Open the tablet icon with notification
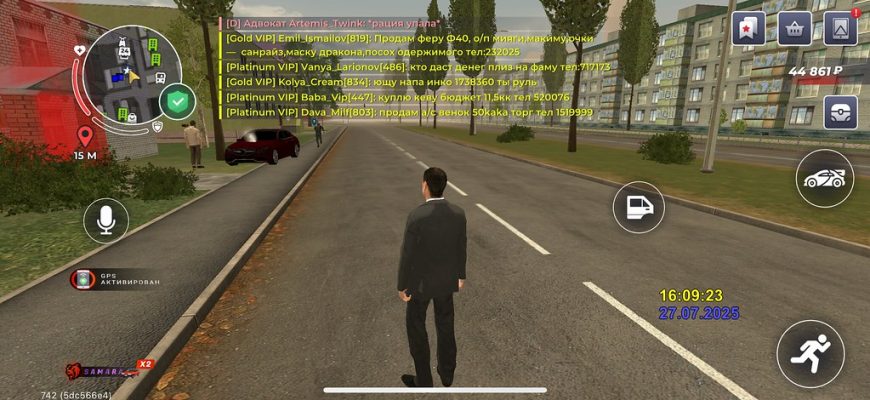The height and width of the screenshot is (400, 870). tap(840, 28)
